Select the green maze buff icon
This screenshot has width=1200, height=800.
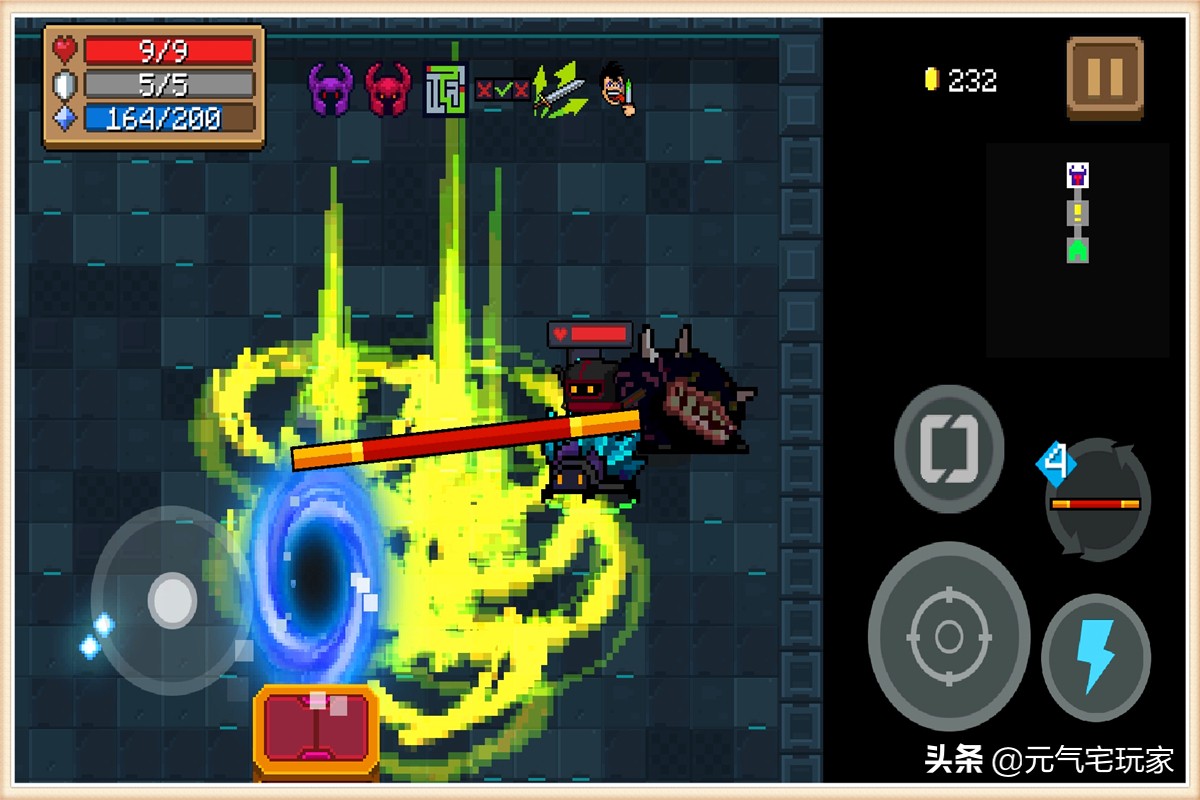coord(445,90)
